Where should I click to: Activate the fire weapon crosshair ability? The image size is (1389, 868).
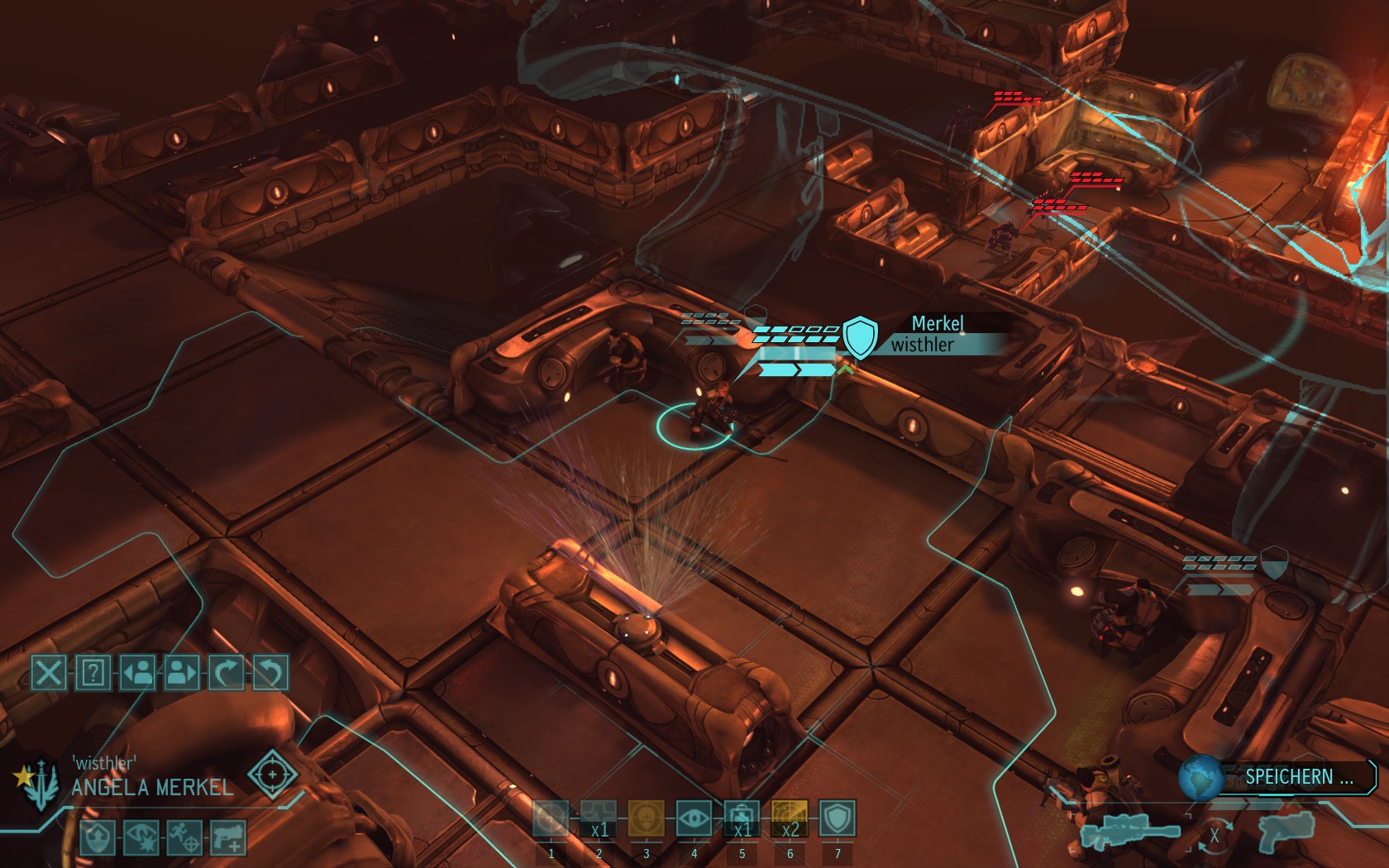[x=551, y=819]
